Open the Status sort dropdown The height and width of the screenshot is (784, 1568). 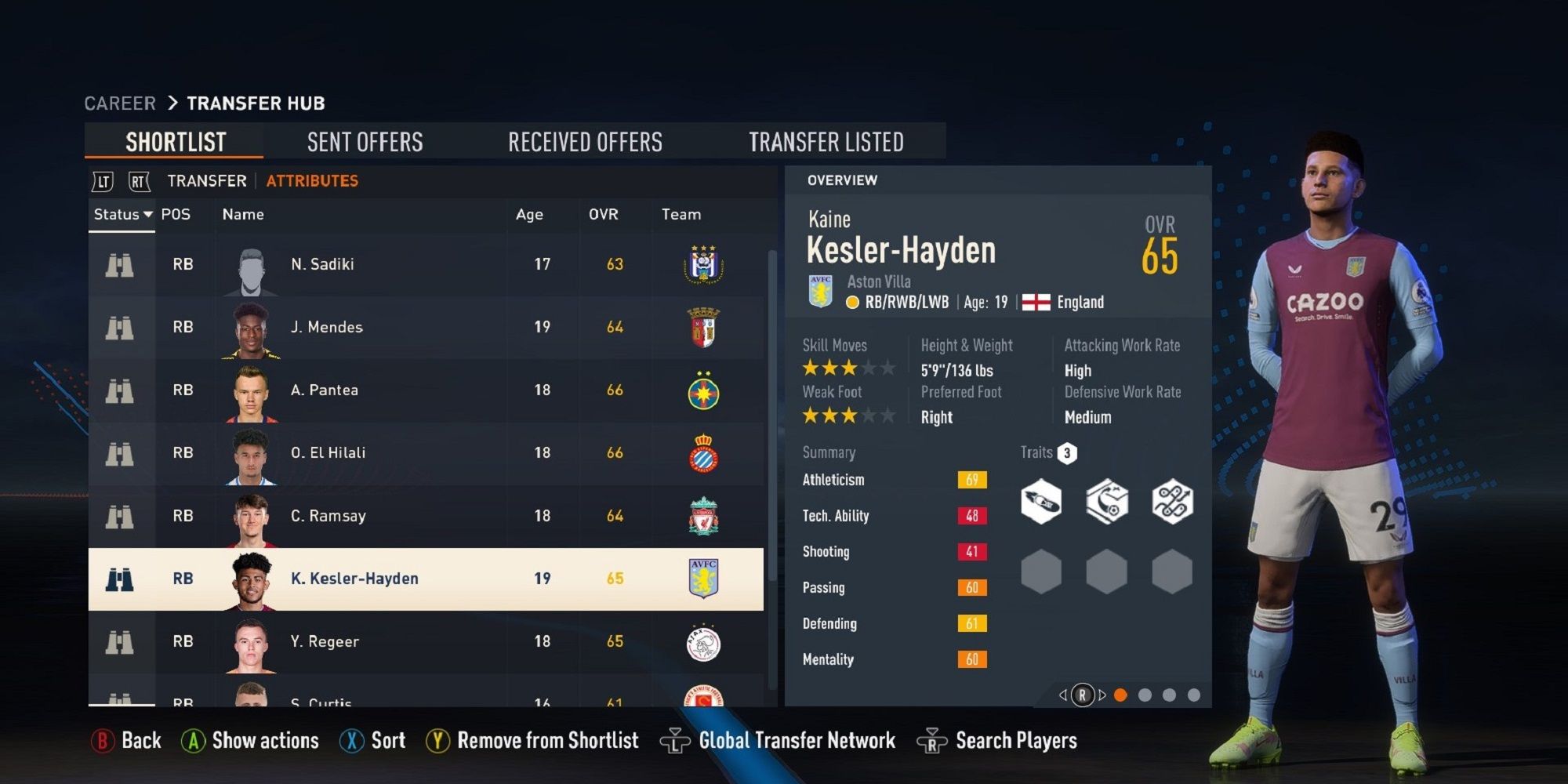[122, 214]
